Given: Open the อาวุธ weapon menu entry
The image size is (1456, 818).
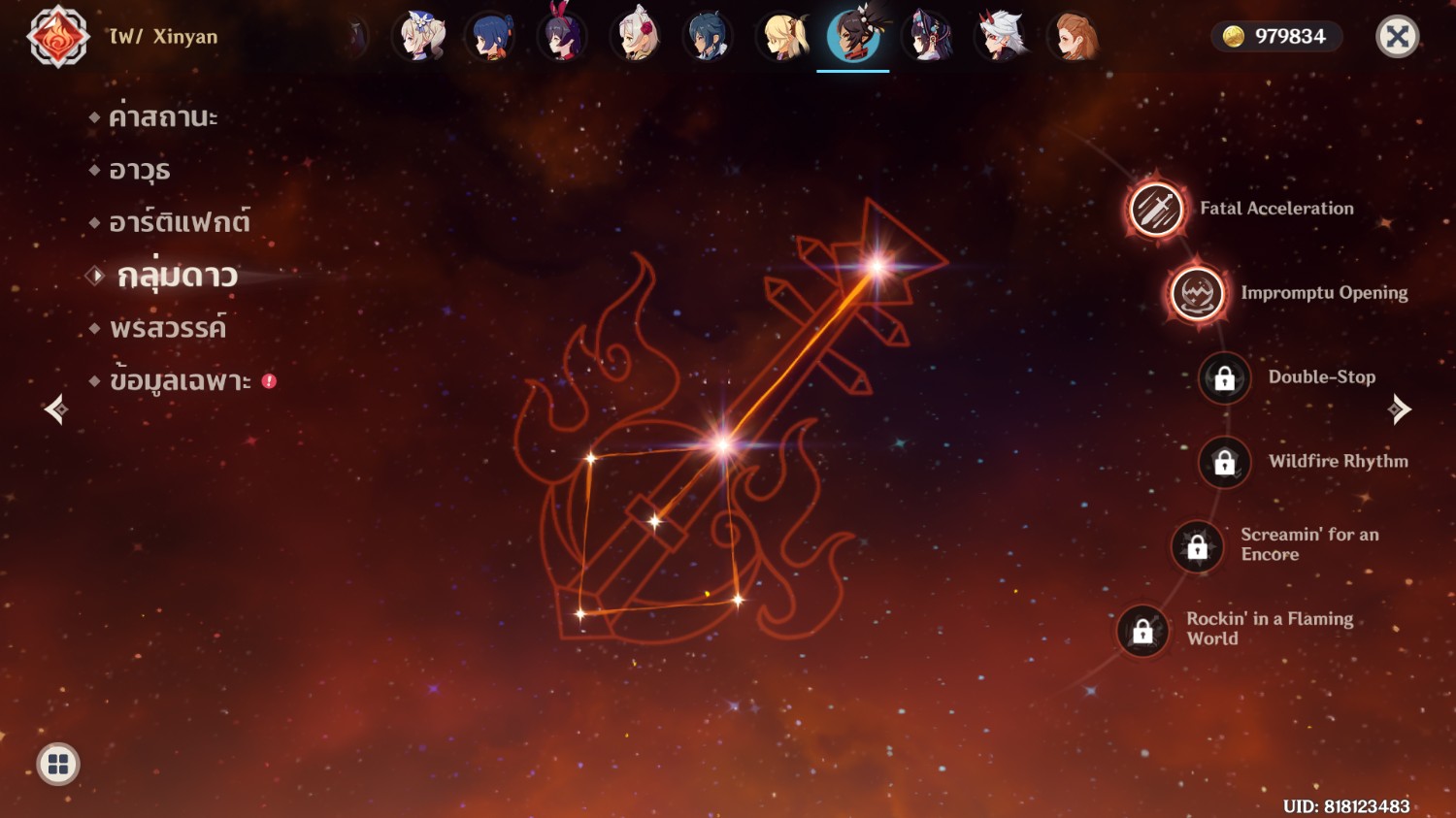Looking at the screenshot, I should [x=139, y=171].
